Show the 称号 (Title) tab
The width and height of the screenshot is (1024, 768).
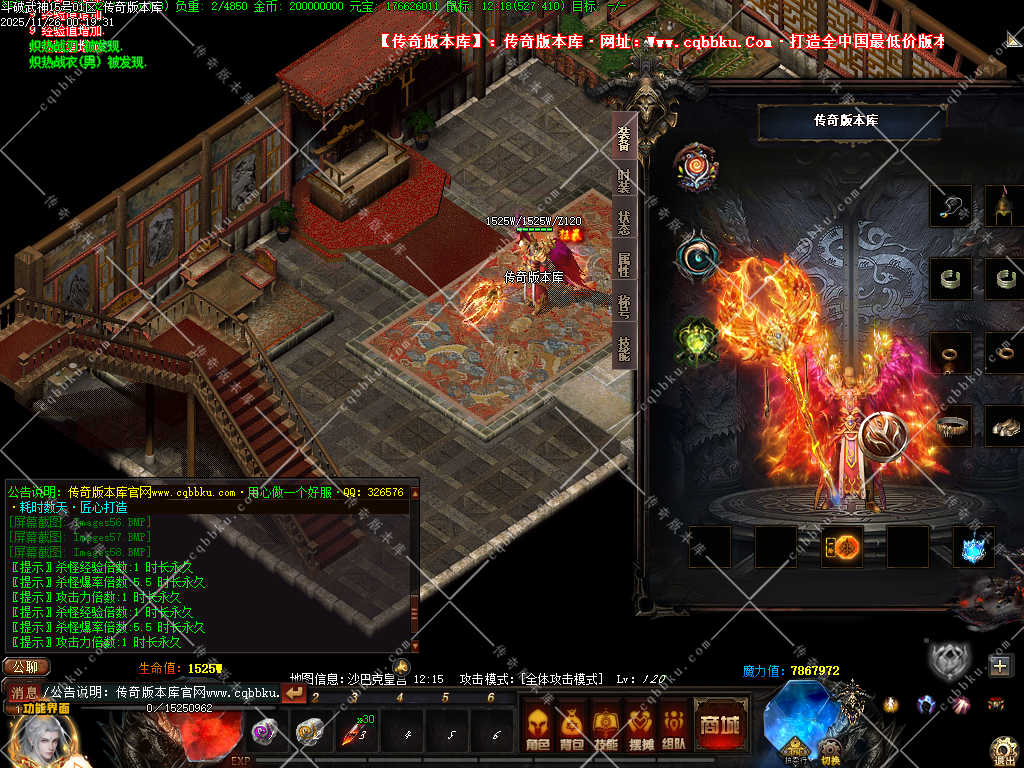tap(624, 306)
